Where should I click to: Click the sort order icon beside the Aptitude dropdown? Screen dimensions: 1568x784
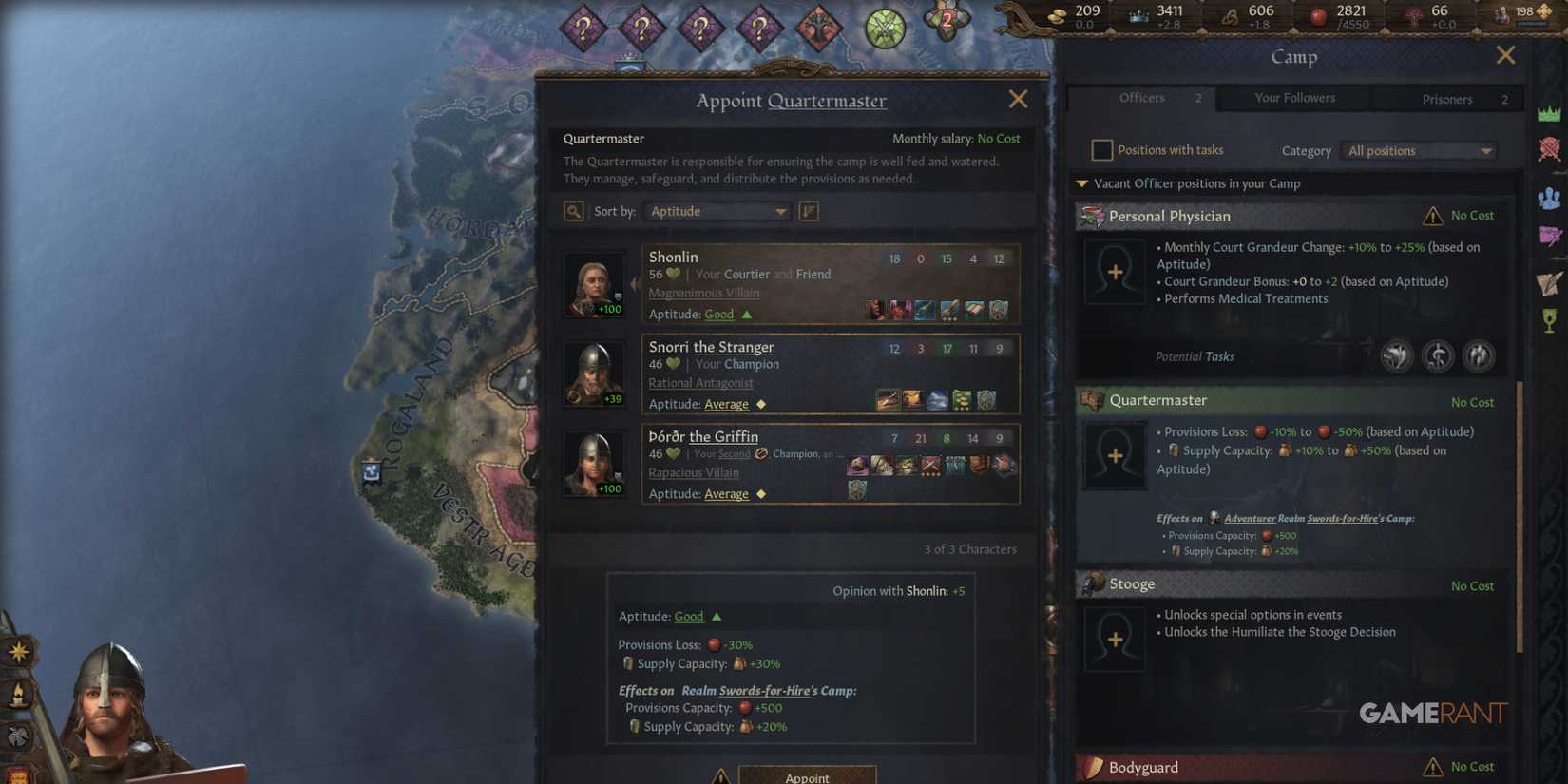click(x=808, y=211)
